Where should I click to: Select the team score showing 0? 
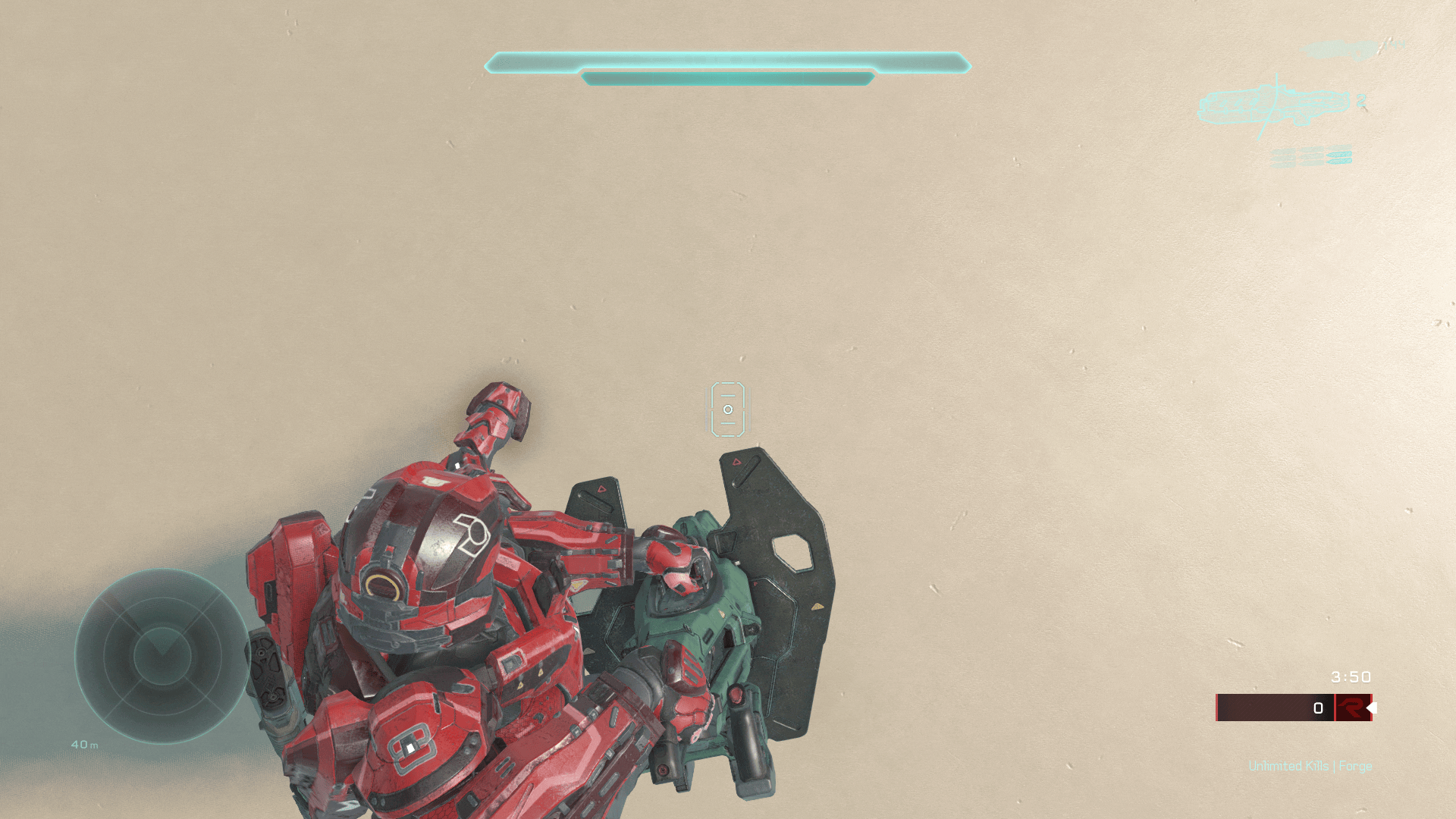click(1318, 708)
